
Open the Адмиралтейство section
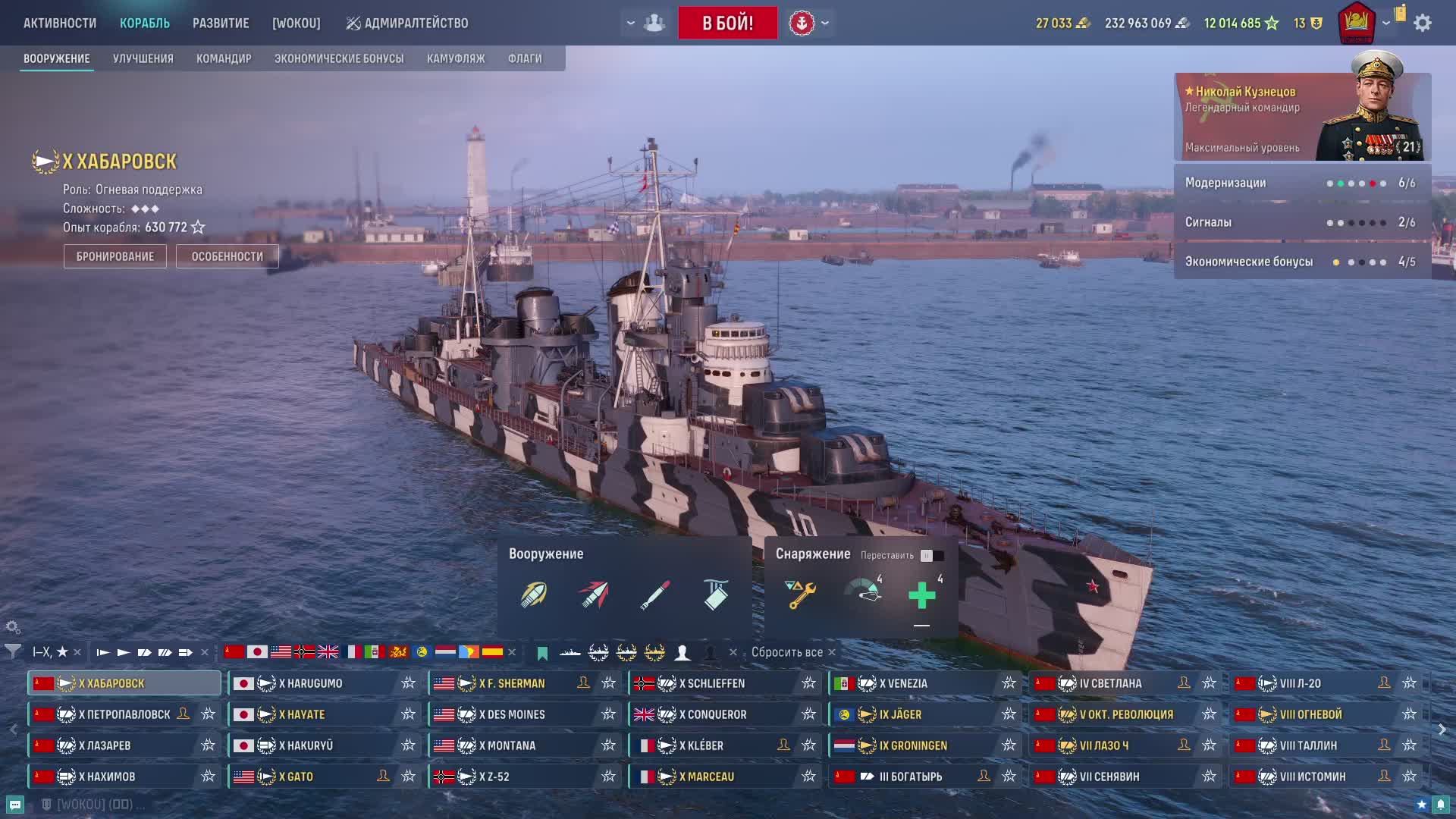click(407, 23)
